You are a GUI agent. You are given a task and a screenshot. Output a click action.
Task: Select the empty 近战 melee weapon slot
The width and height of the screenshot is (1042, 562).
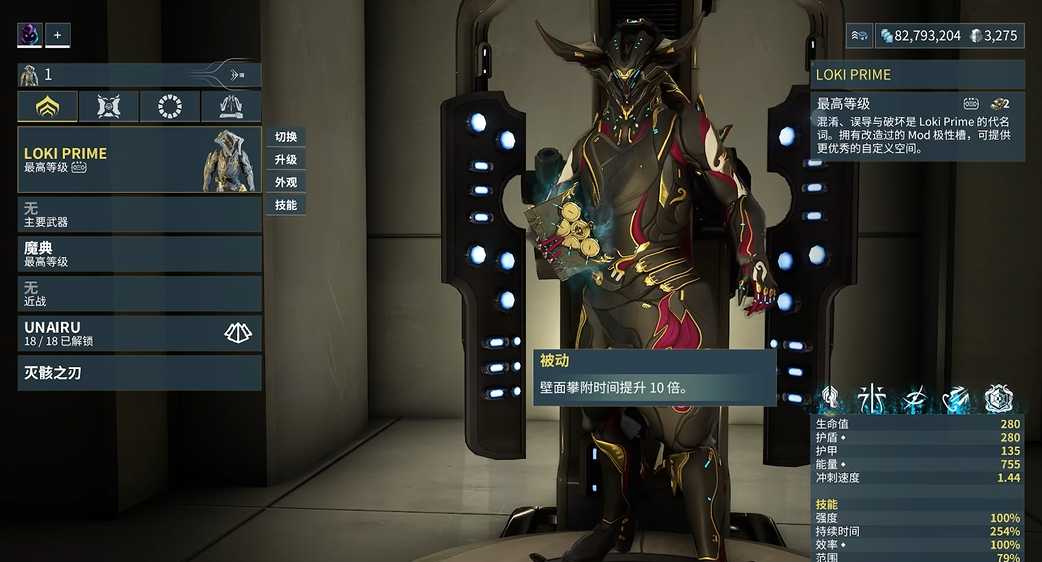pyautogui.click(x=139, y=294)
